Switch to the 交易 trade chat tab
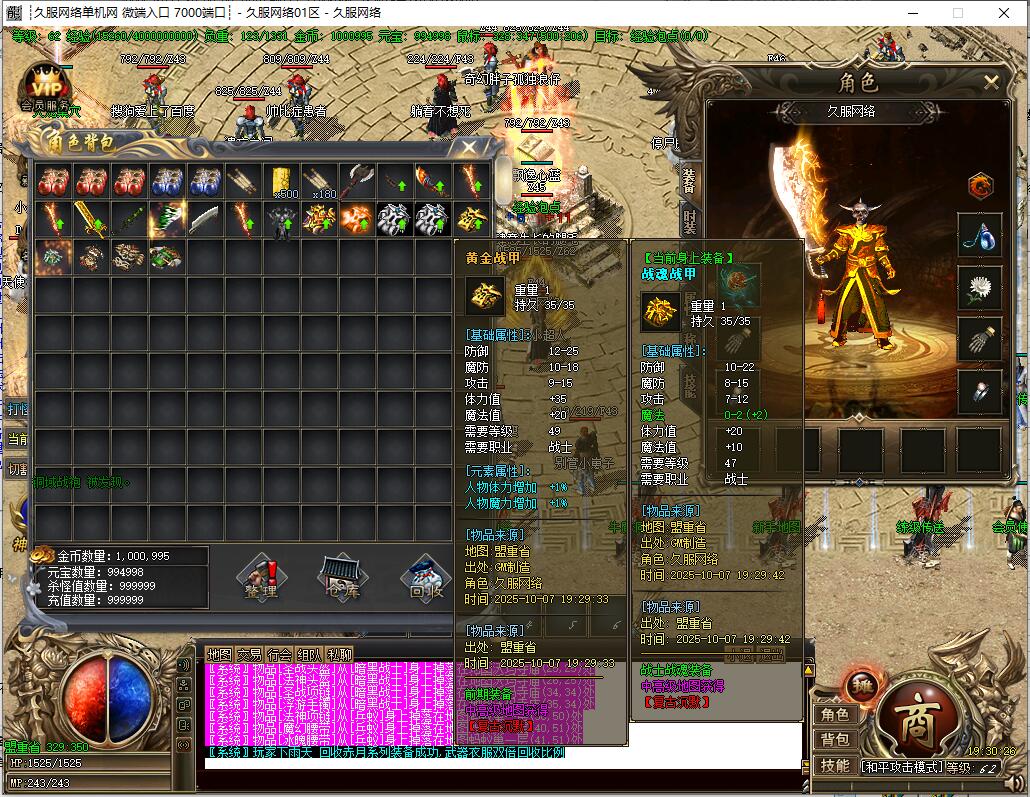This screenshot has width=1030, height=797. click(249, 654)
